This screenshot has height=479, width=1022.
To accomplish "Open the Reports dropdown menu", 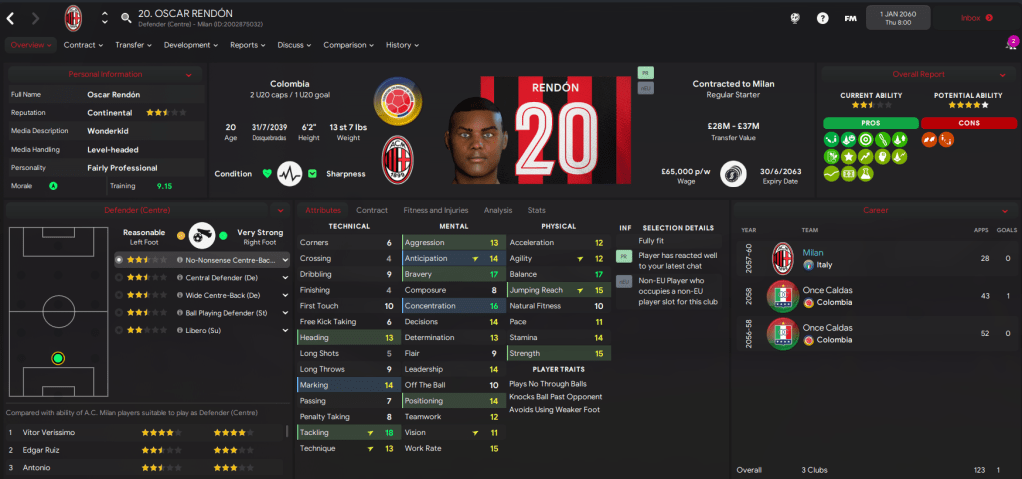I will 247,45.
